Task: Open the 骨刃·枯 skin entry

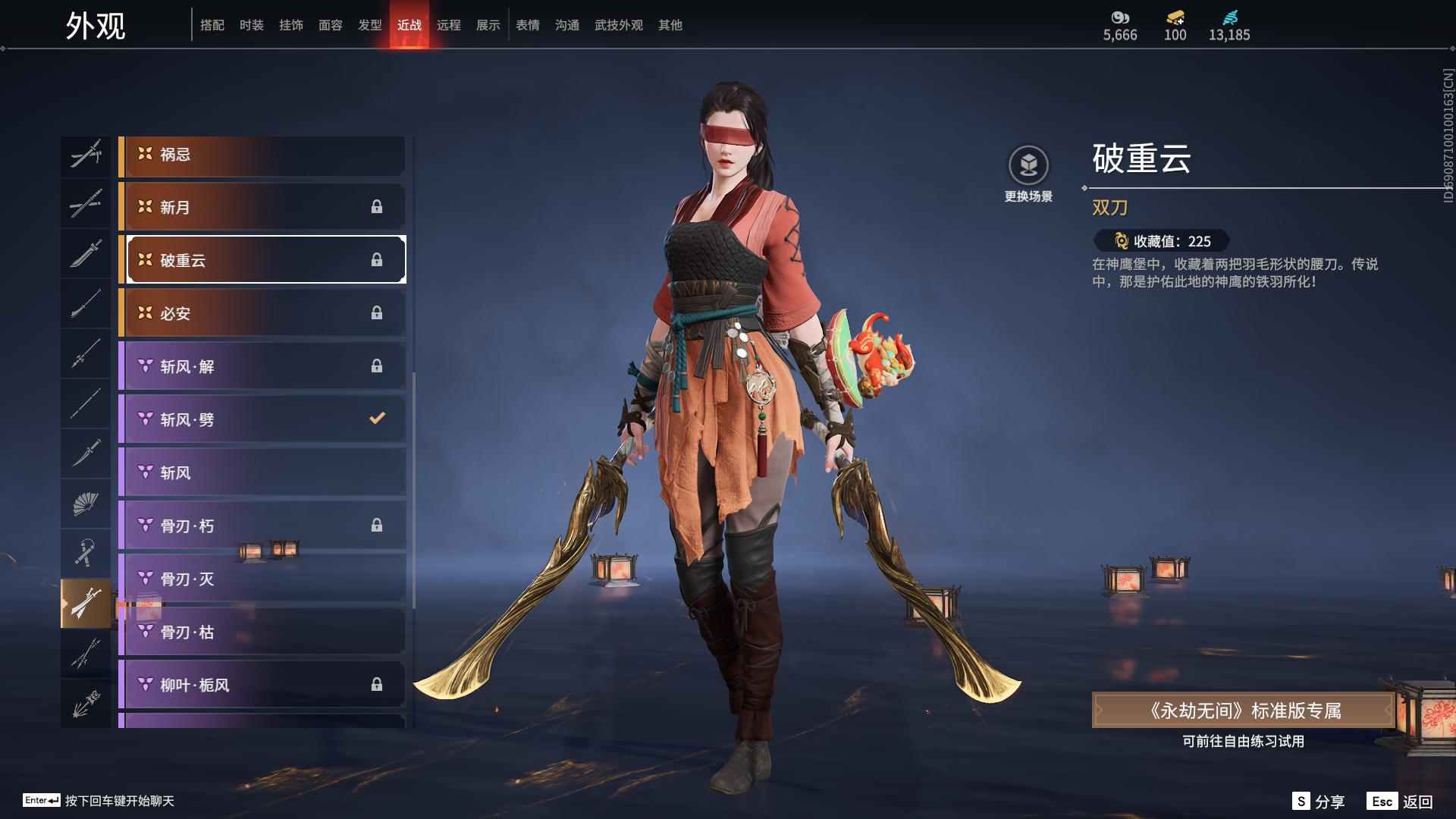Action: [262, 631]
